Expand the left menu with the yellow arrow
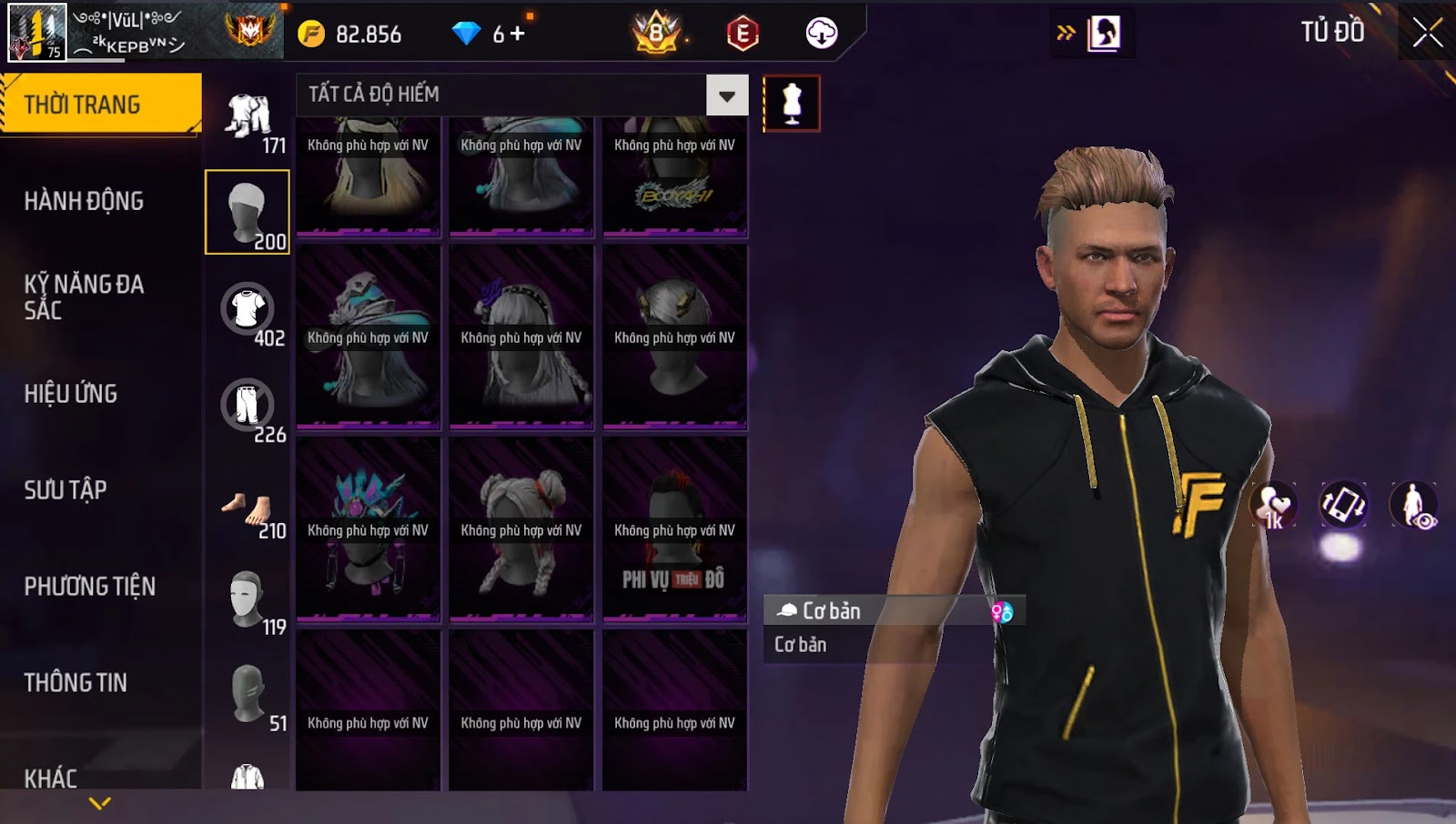This screenshot has width=1456, height=824. coord(100,803)
